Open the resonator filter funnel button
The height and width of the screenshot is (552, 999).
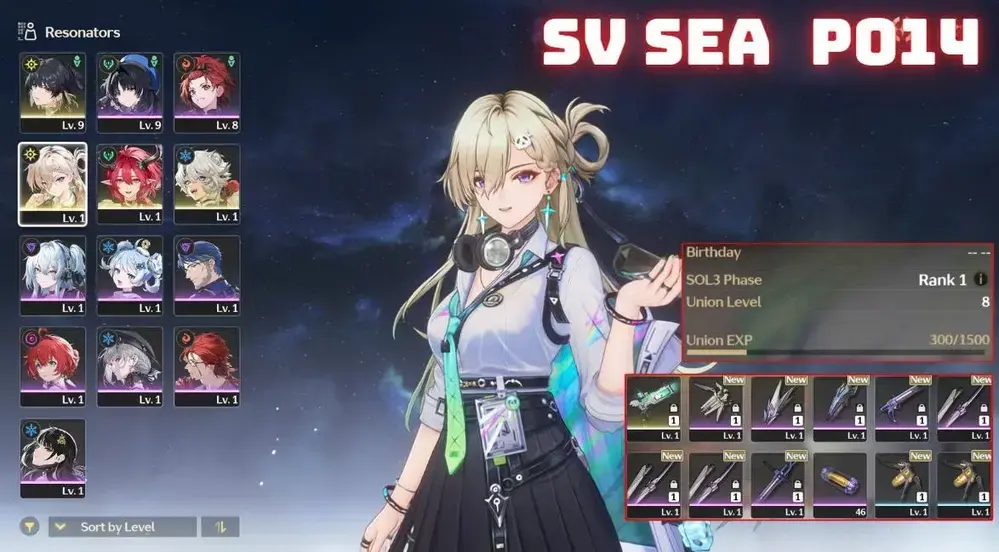[28, 527]
